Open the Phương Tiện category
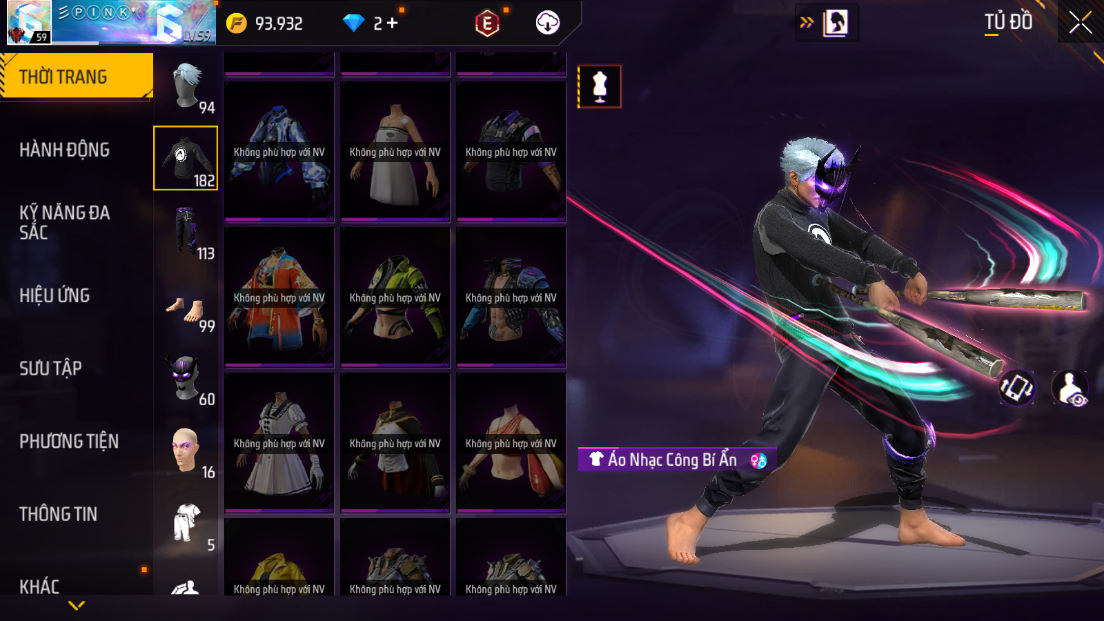The height and width of the screenshot is (621, 1104). click(x=69, y=441)
